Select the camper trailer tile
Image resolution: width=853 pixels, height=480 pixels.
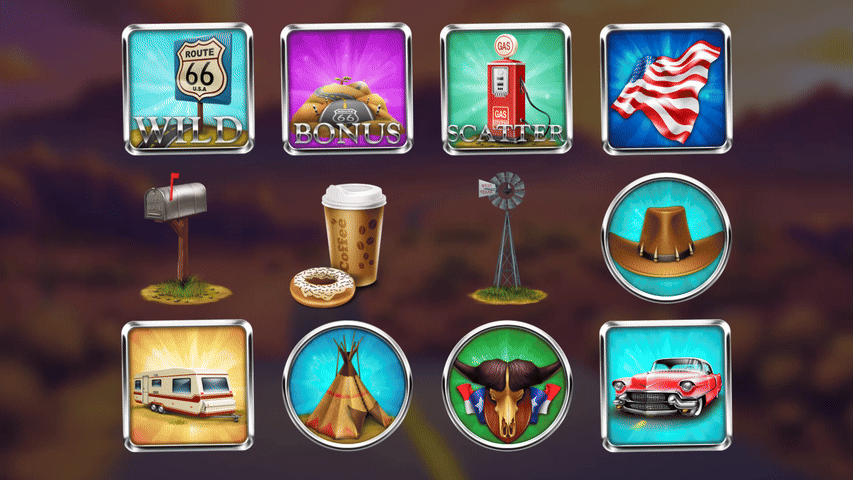click(188, 385)
